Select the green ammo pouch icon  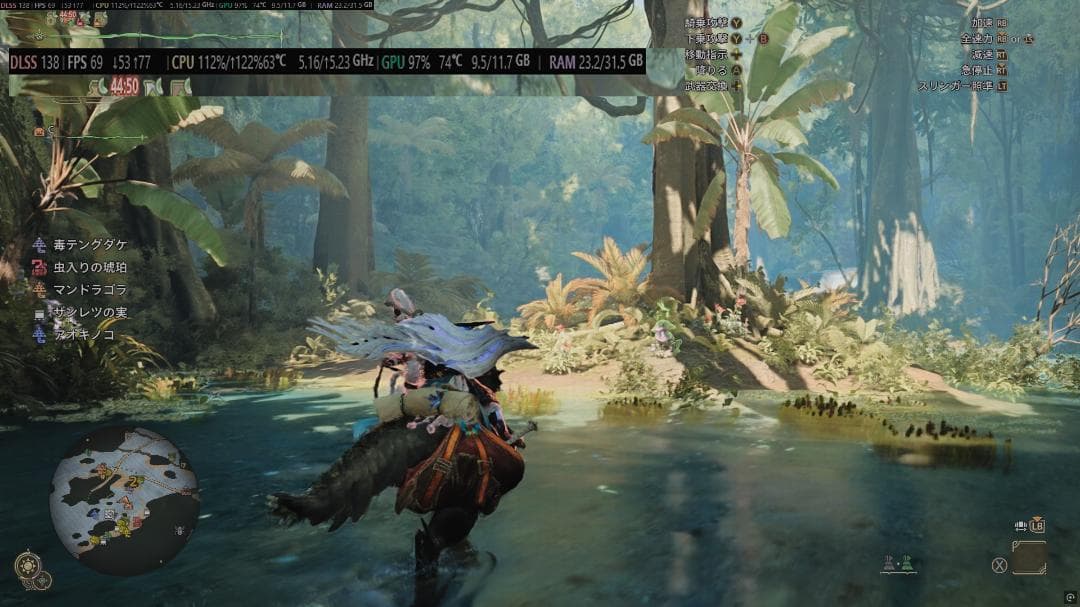(x=907, y=564)
